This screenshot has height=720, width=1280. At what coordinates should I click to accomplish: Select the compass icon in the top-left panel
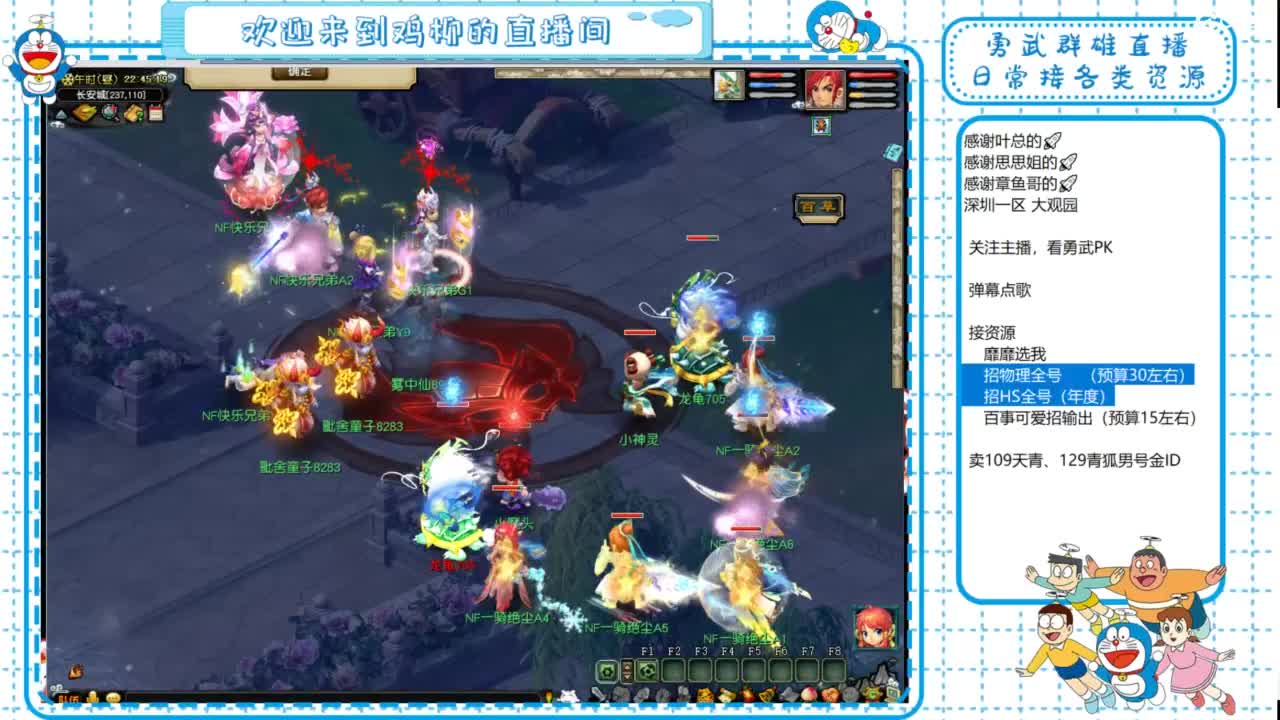click(111, 113)
